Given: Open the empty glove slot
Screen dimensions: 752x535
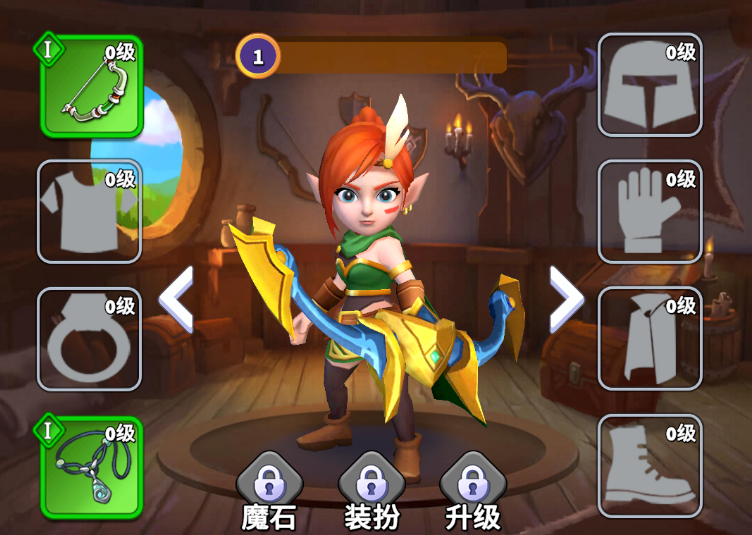Looking at the screenshot, I should point(649,212).
